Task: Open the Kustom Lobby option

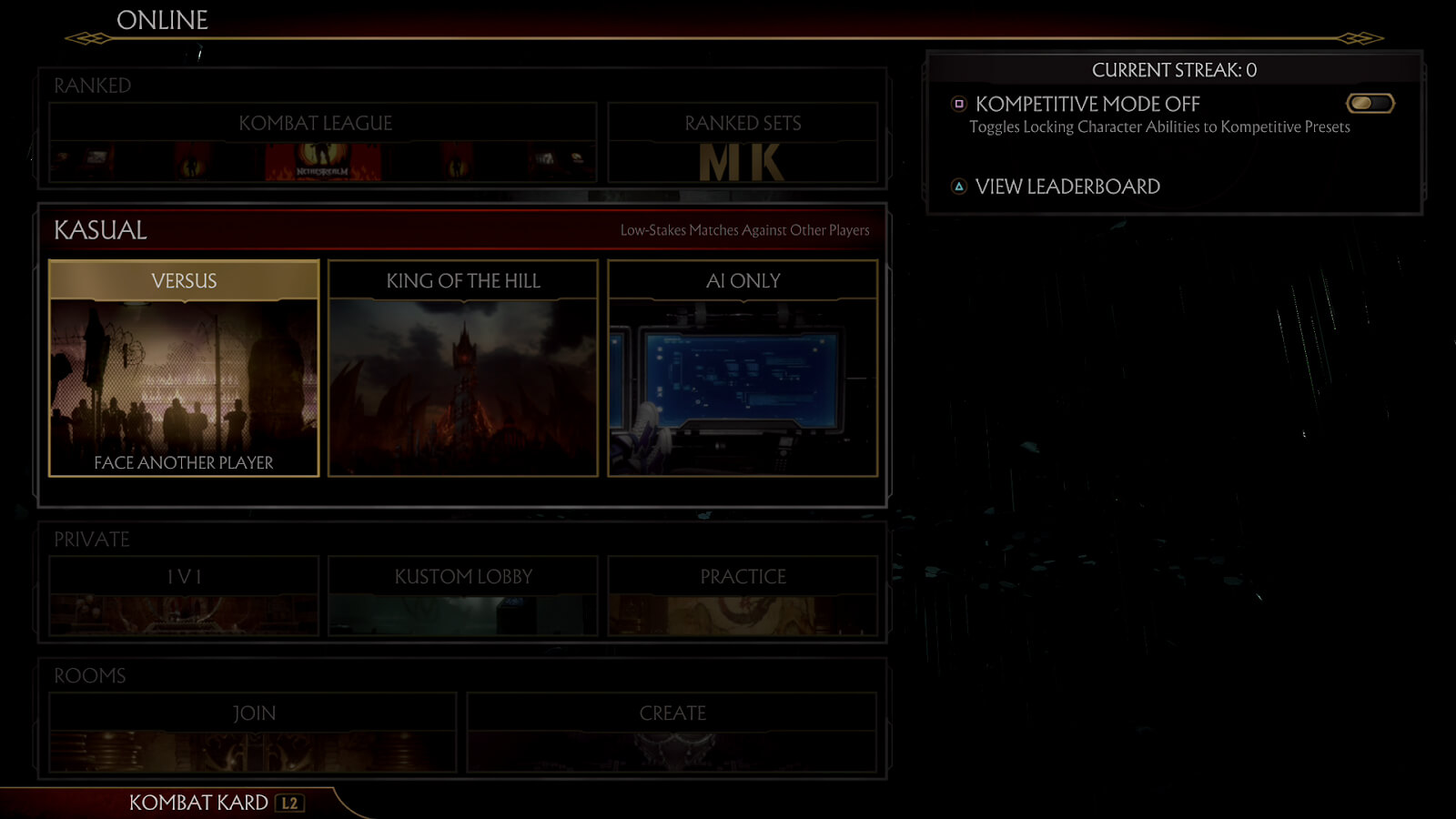Action: point(463,595)
